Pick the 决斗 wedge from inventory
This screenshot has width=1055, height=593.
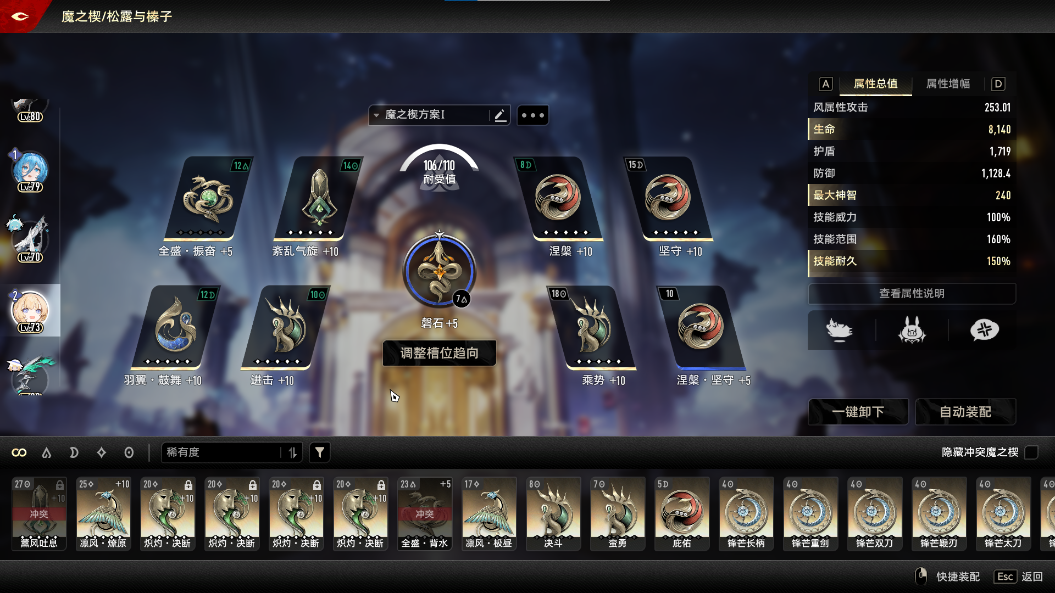coord(553,512)
